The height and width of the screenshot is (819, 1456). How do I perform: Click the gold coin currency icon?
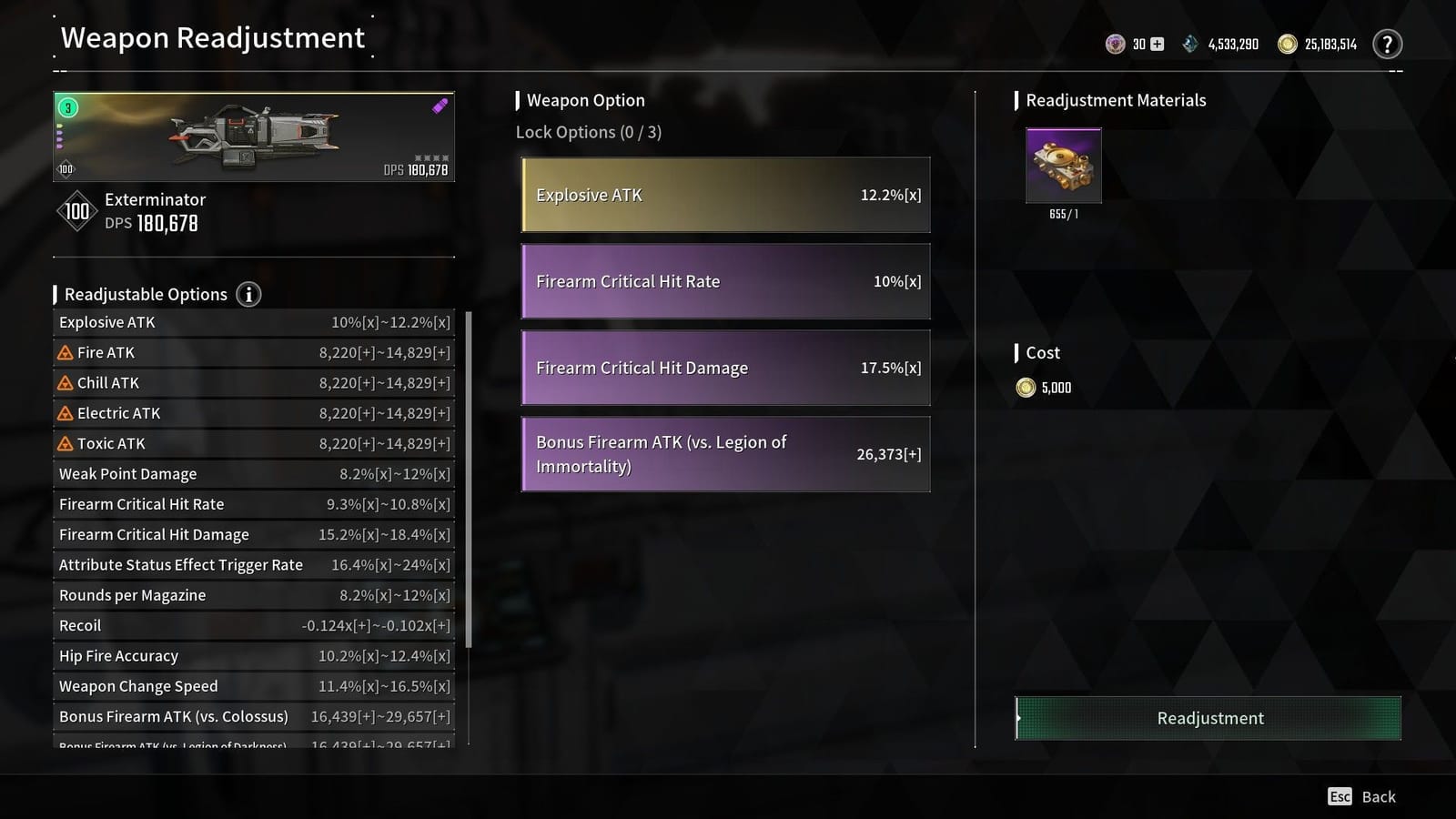1288,43
